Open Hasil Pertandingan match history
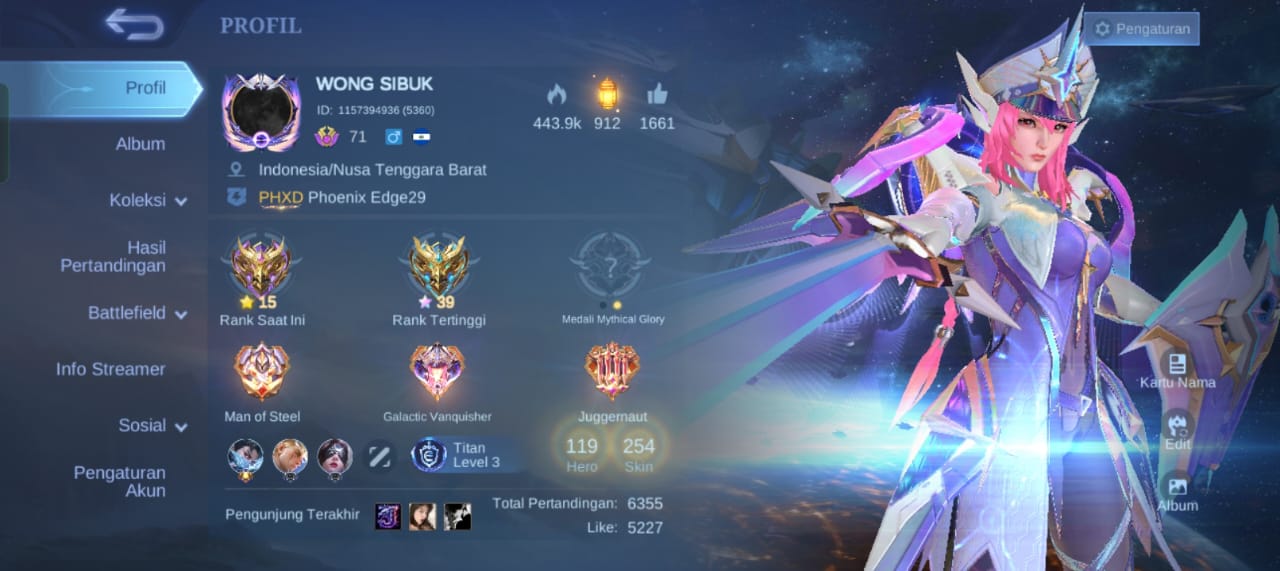Viewport: 1280px width, 571px height. tap(113, 256)
